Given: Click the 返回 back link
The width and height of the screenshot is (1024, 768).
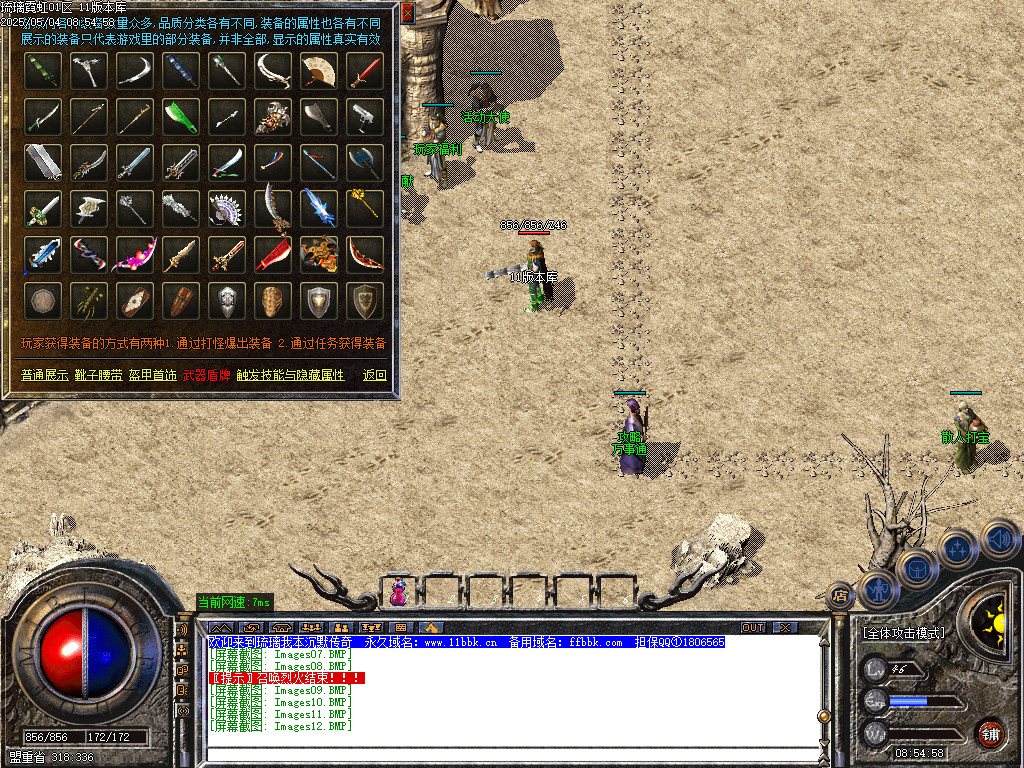Looking at the screenshot, I should (374, 375).
